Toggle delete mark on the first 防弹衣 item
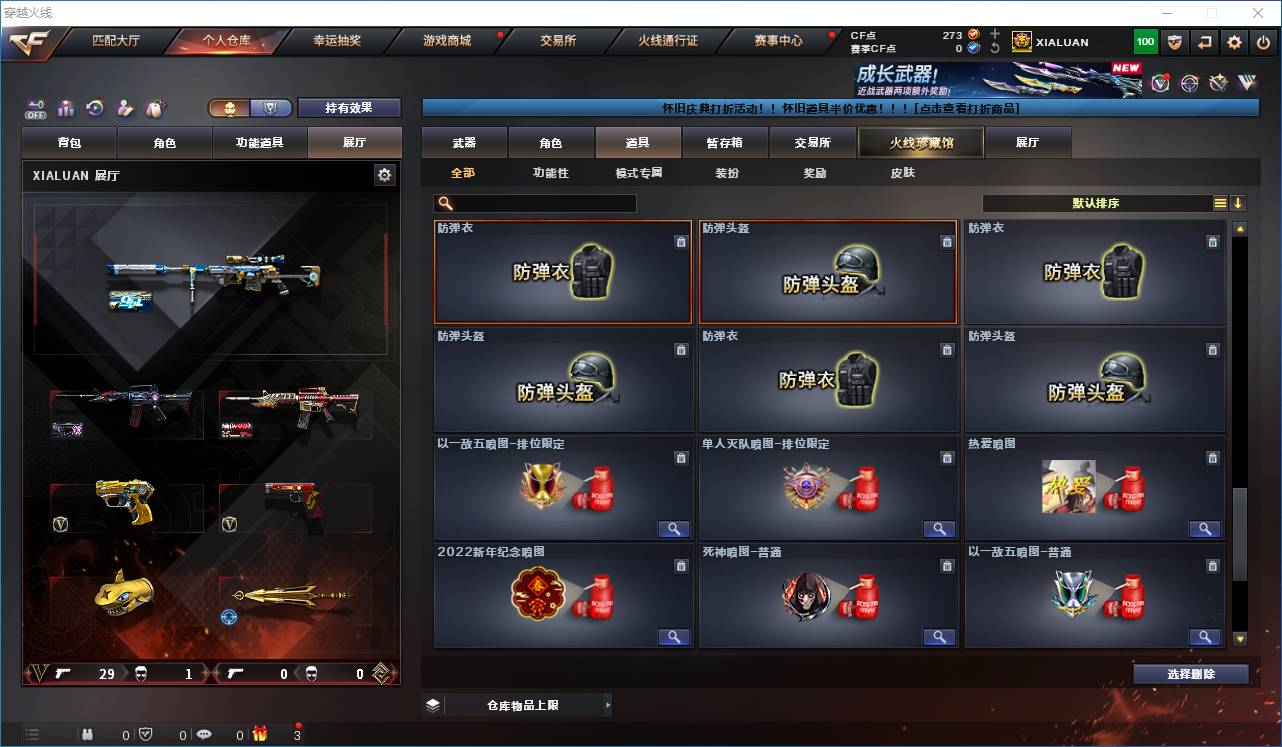The image size is (1282, 747). (681, 241)
